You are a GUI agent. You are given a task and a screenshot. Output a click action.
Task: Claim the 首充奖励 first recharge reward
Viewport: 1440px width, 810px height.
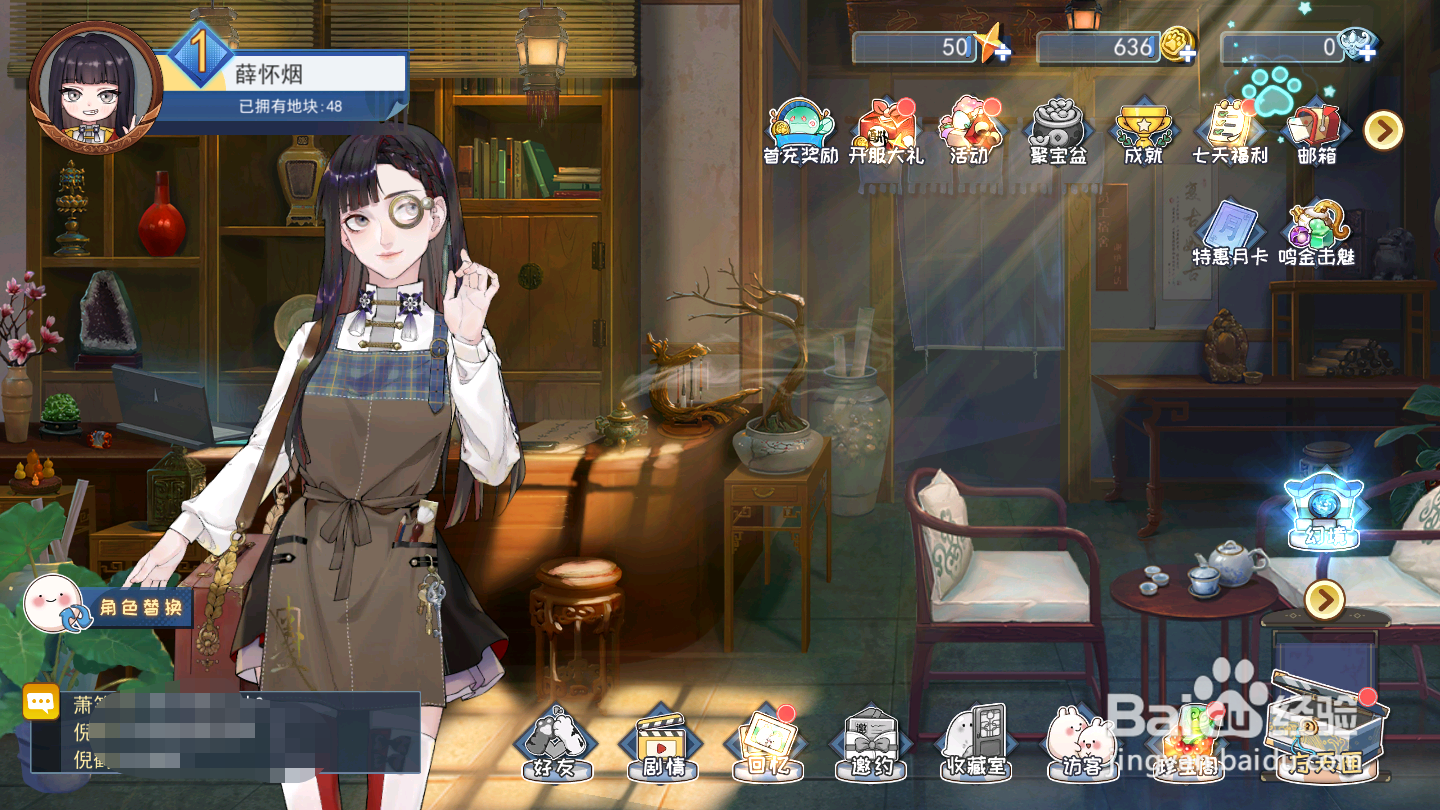(800, 131)
